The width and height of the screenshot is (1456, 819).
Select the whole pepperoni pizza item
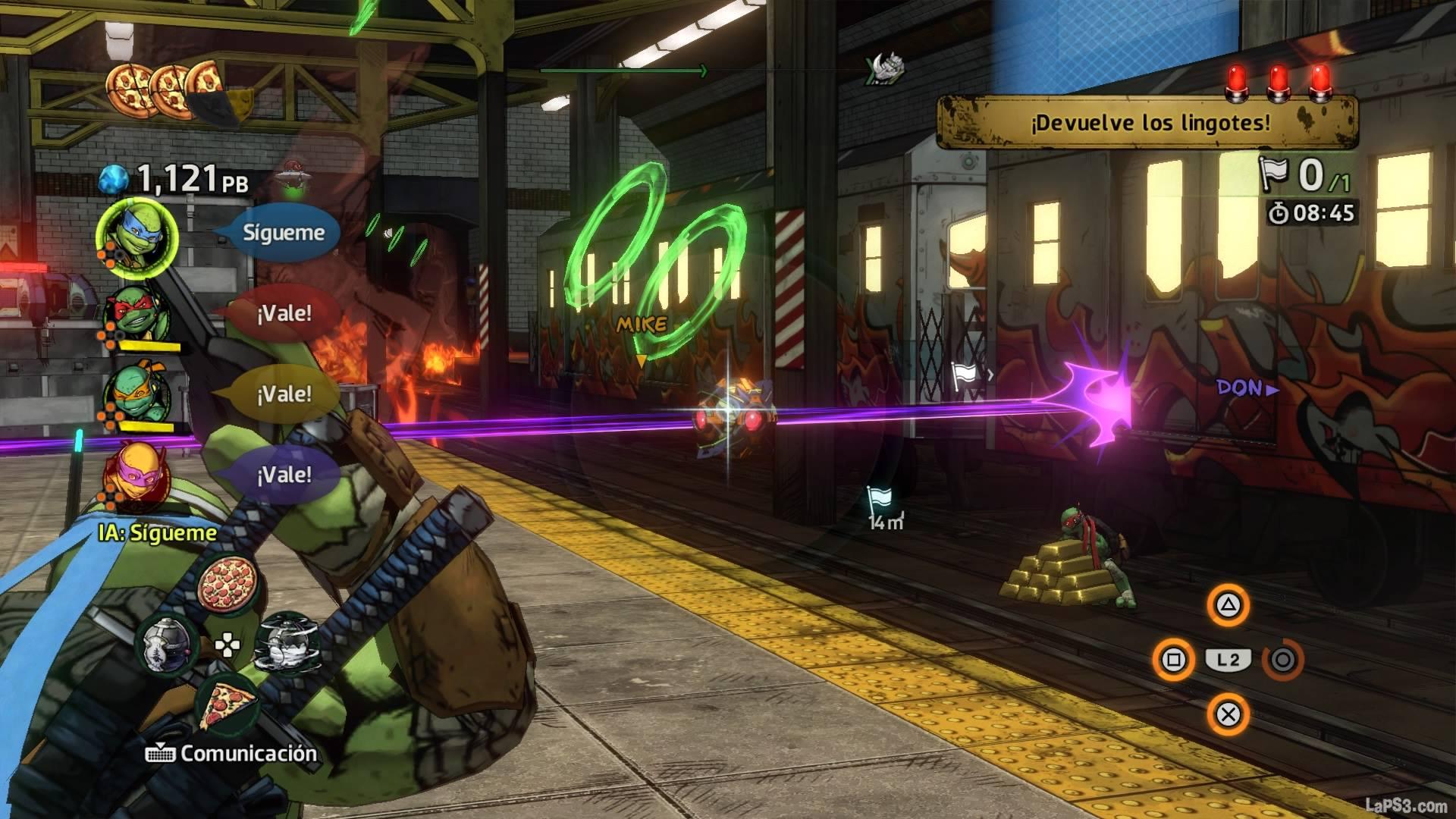click(x=227, y=586)
